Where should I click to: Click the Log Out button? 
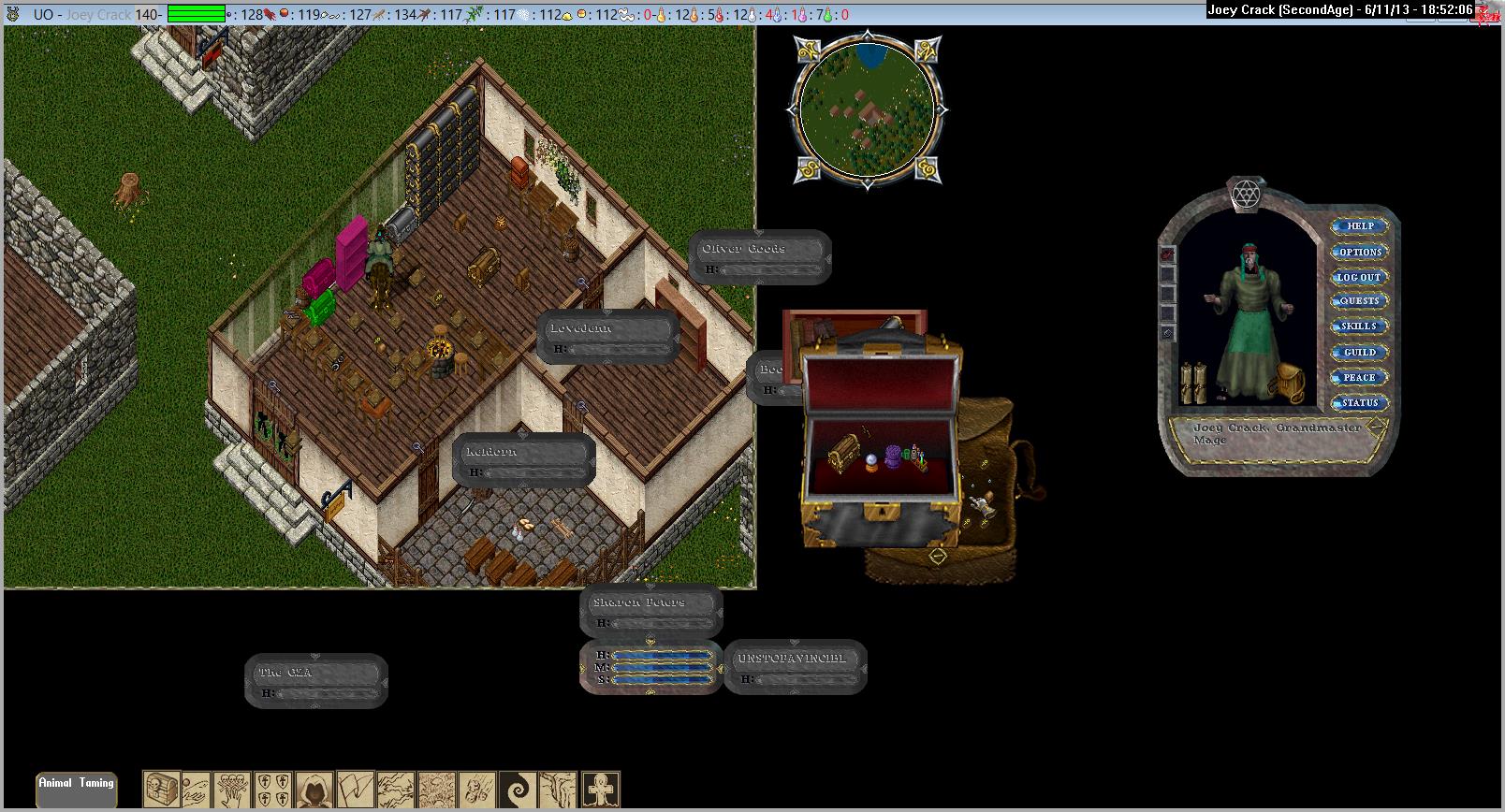click(1360, 277)
